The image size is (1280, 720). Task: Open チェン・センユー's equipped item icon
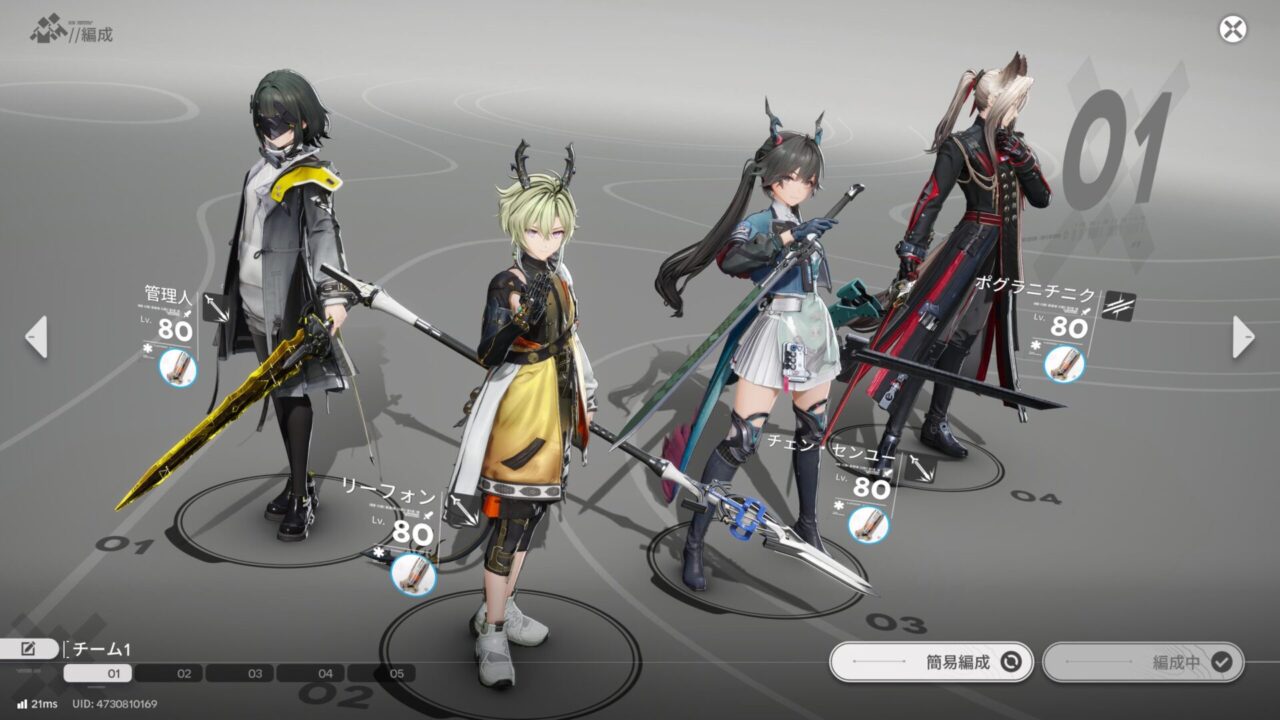tap(868, 524)
